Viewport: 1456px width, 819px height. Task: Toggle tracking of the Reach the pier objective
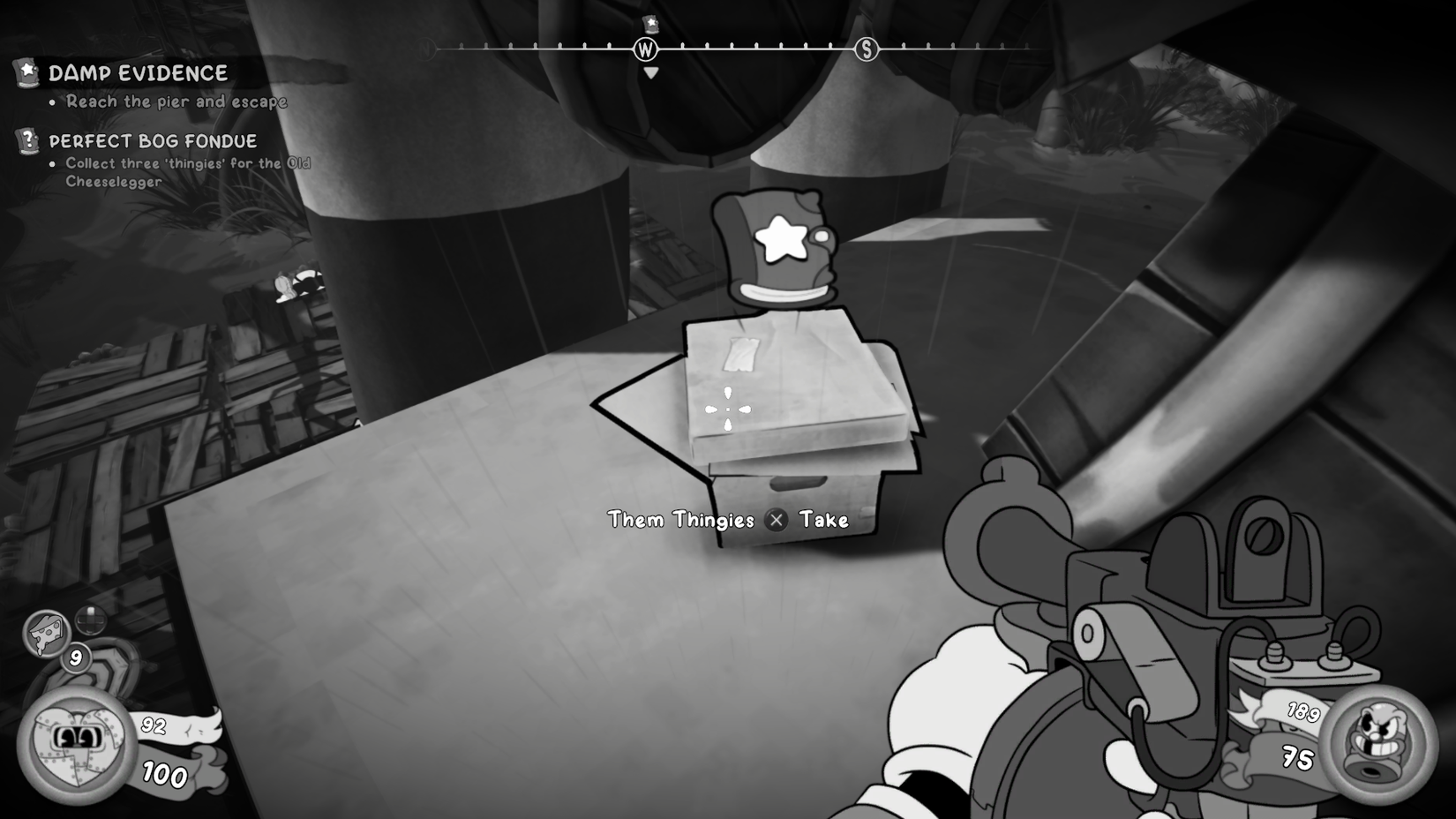pos(173,101)
